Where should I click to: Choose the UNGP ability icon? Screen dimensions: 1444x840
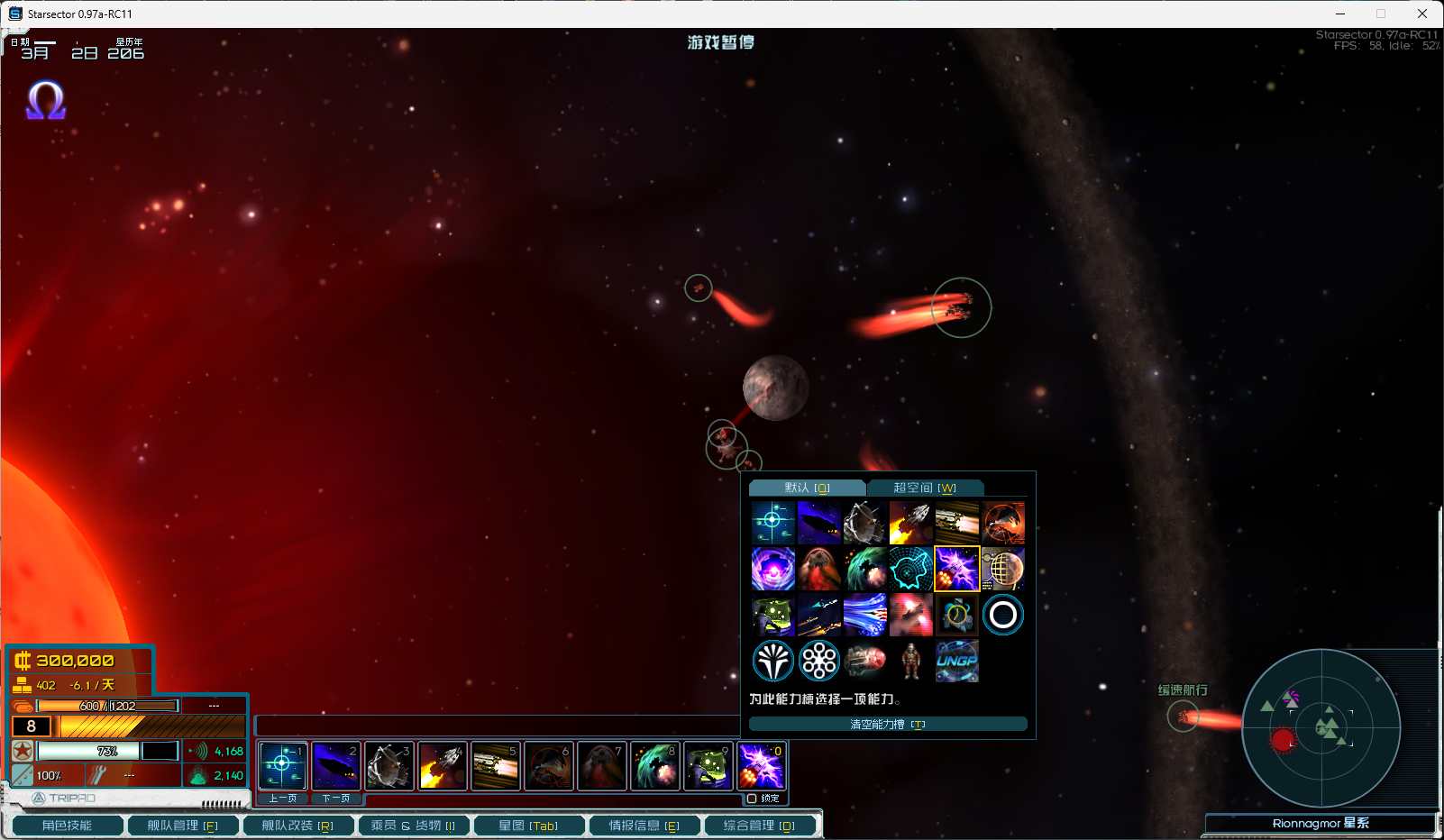956,661
